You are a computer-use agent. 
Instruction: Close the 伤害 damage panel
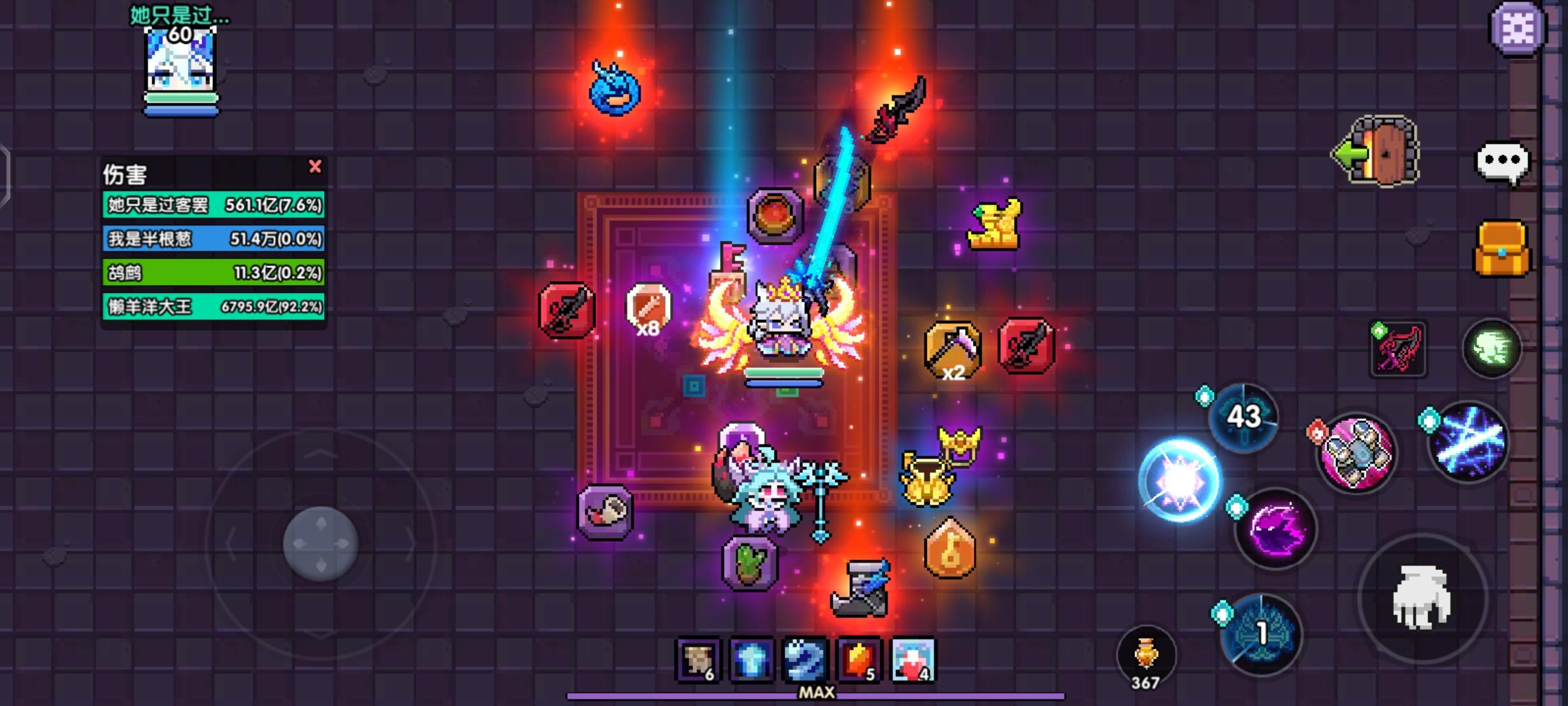pyautogui.click(x=316, y=167)
